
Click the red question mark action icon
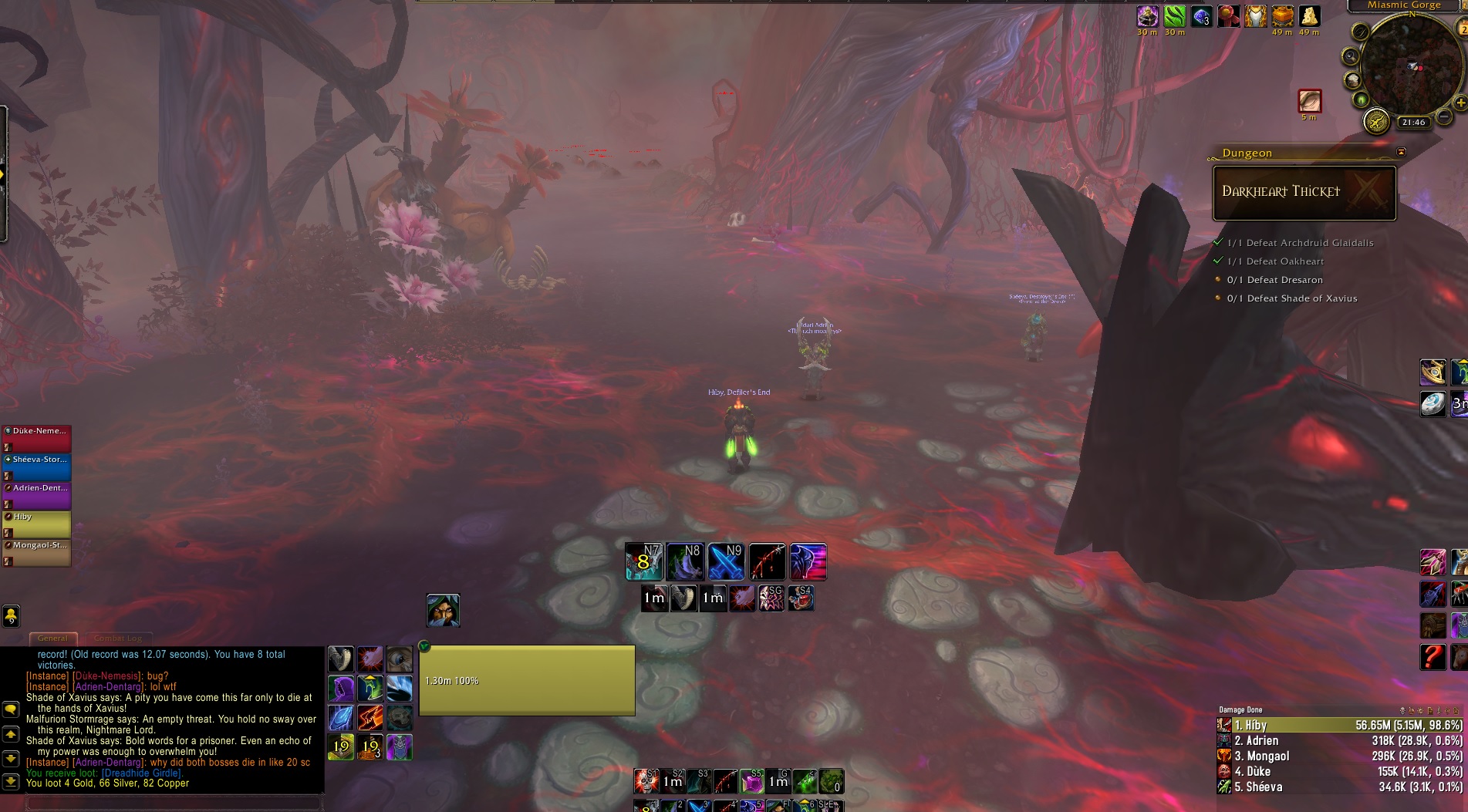pyautogui.click(x=1433, y=657)
